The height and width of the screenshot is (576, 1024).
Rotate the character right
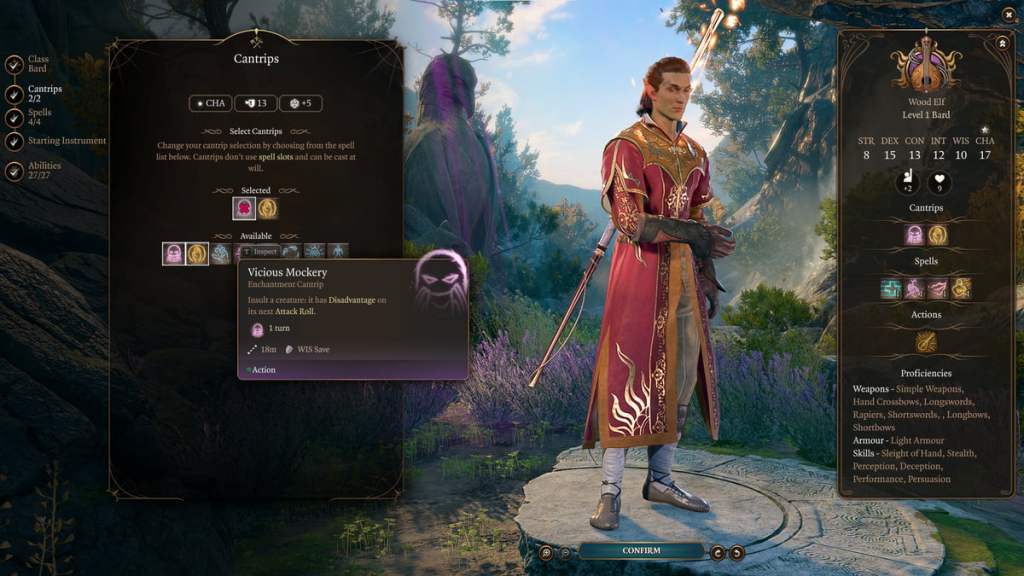click(x=736, y=552)
